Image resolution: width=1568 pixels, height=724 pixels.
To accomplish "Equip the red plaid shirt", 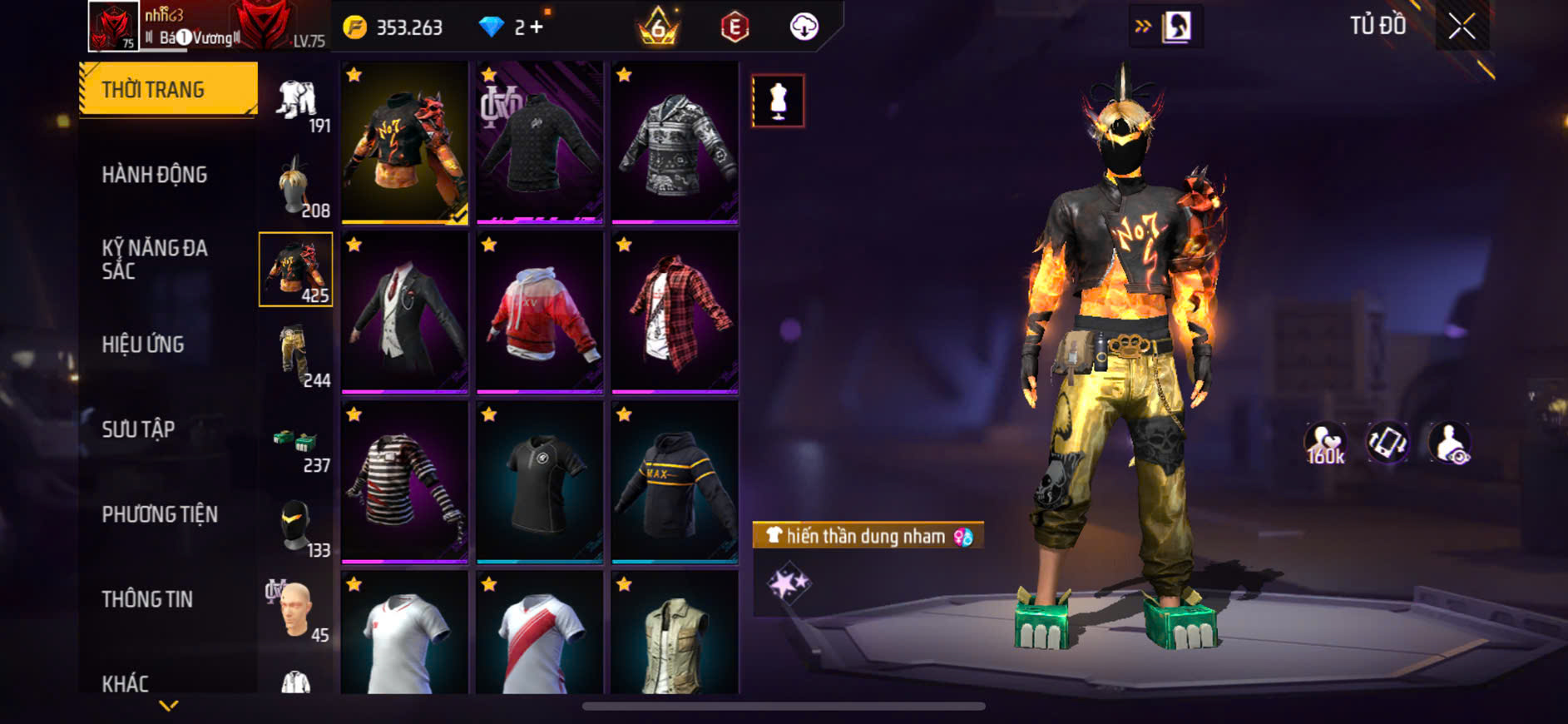I will tap(675, 312).
